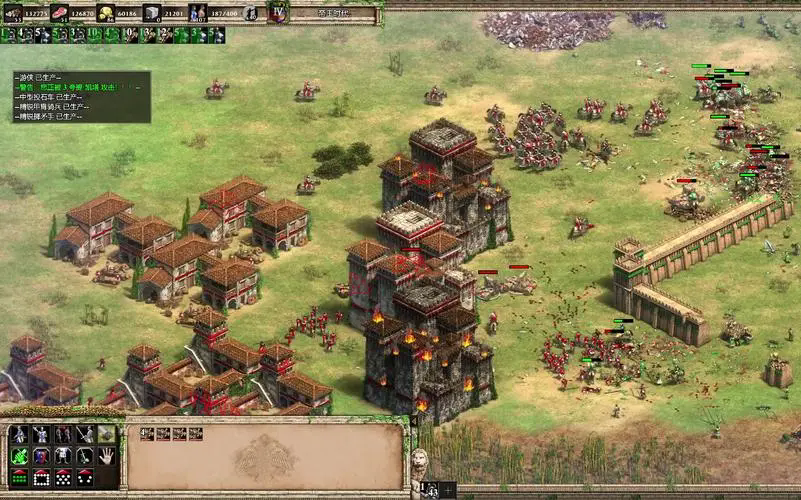Image resolution: width=801 pixels, height=500 pixels.
Task: Click the open hand stop command
Action: [107, 457]
